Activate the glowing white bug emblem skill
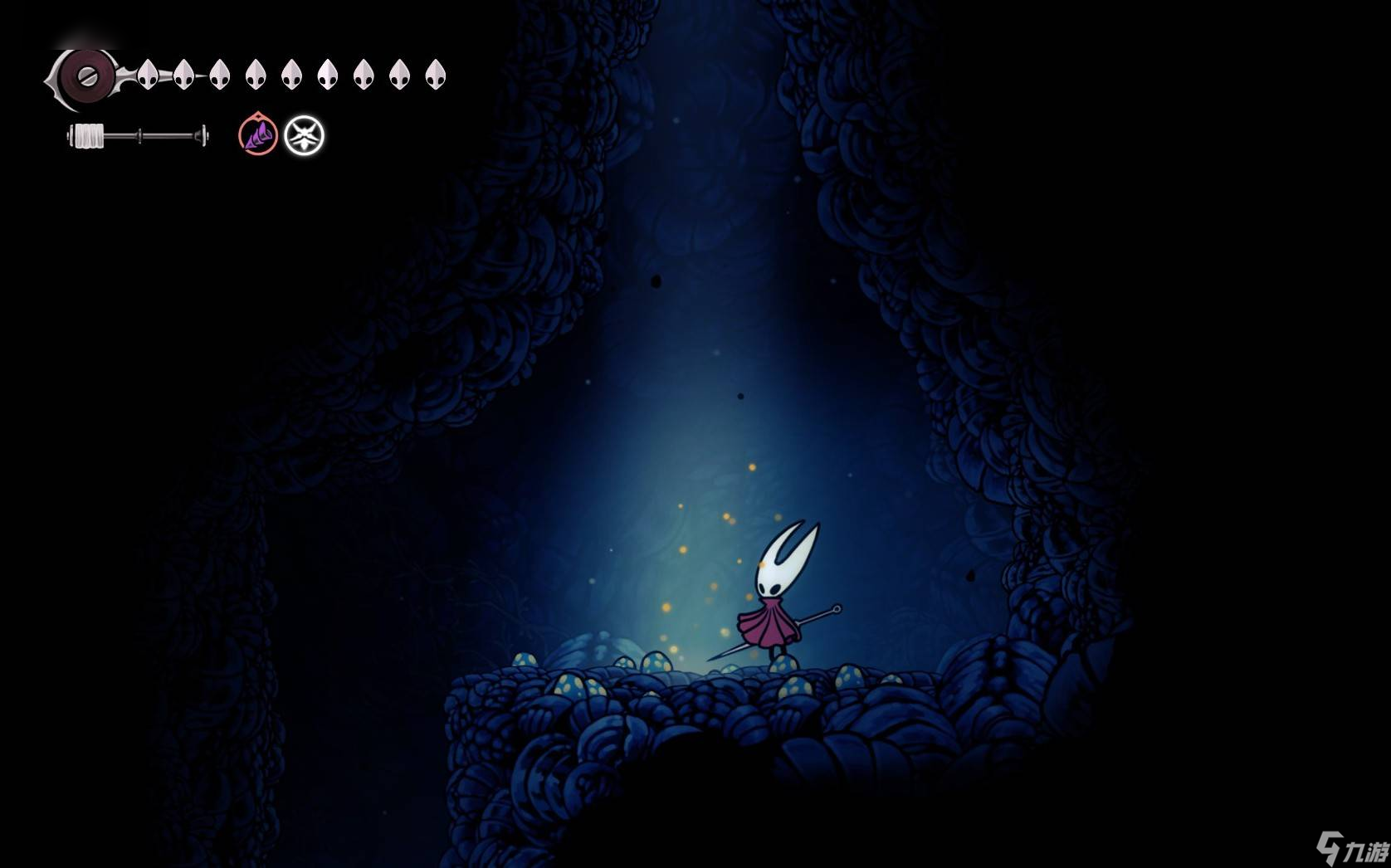Screen dimensions: 1391x868 305,135
